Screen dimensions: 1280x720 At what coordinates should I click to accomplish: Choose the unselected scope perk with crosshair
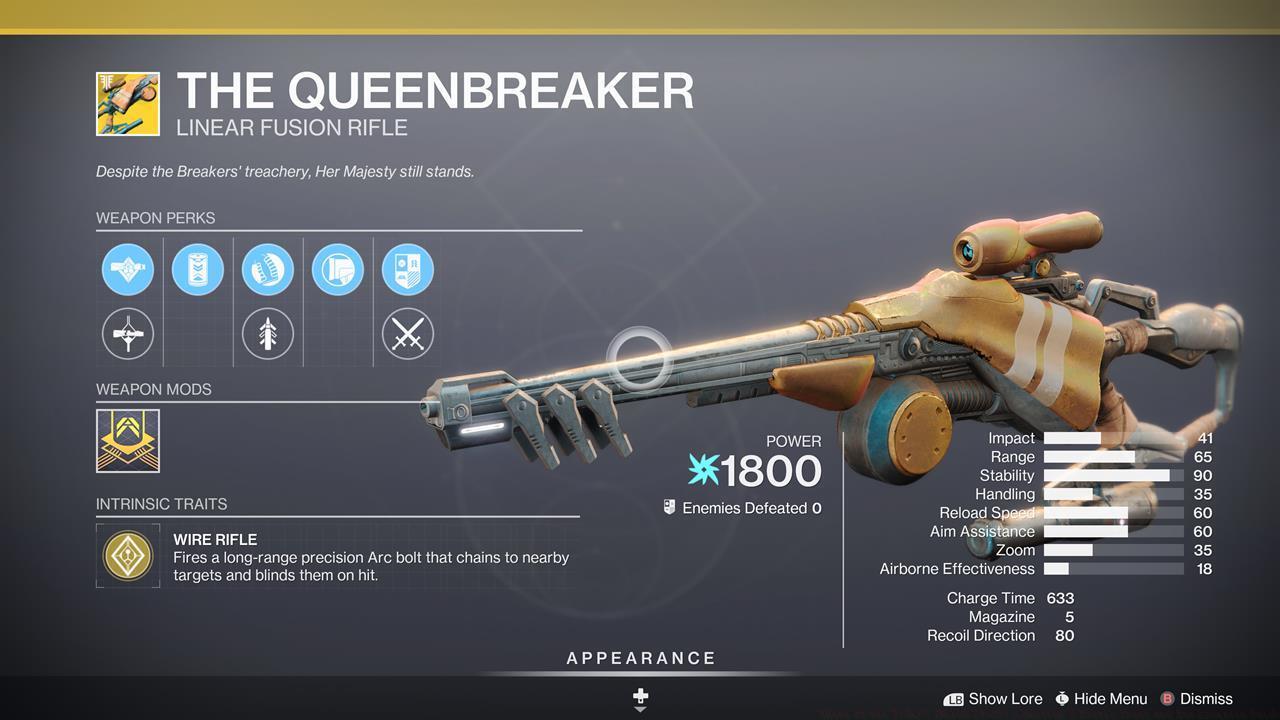tap(128, 333)
